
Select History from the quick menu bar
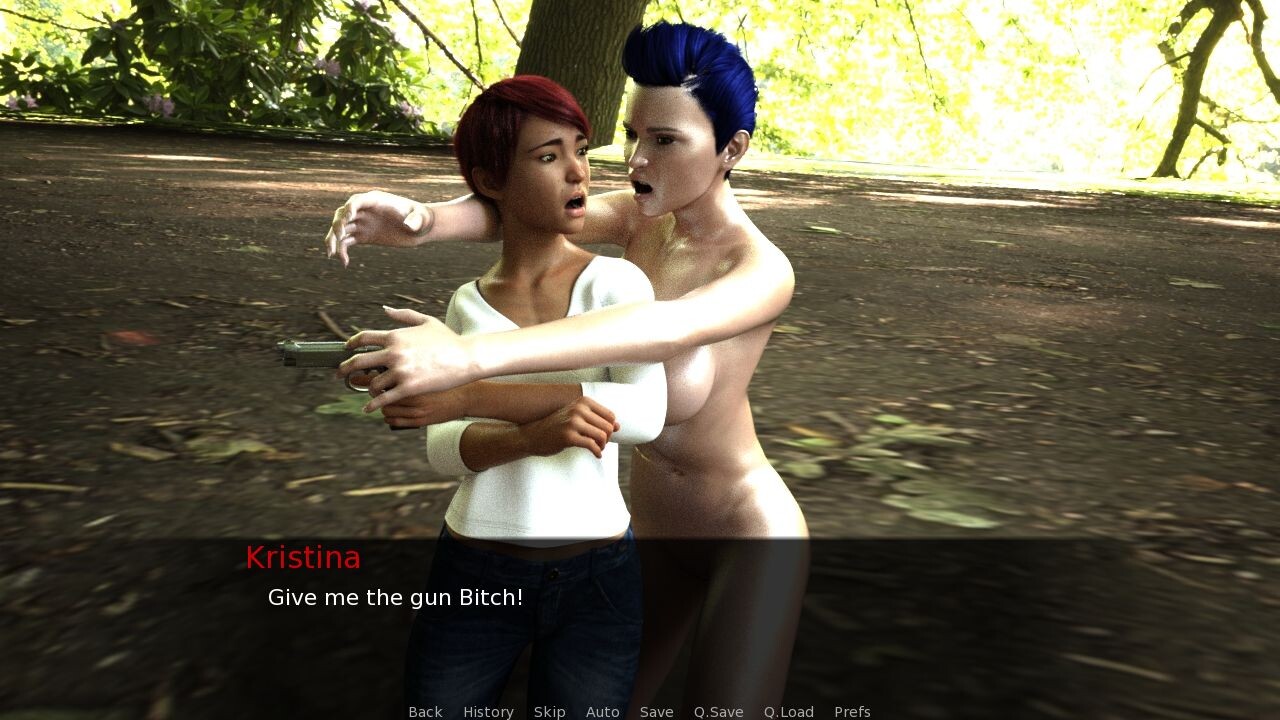click(x=487, y=711)
